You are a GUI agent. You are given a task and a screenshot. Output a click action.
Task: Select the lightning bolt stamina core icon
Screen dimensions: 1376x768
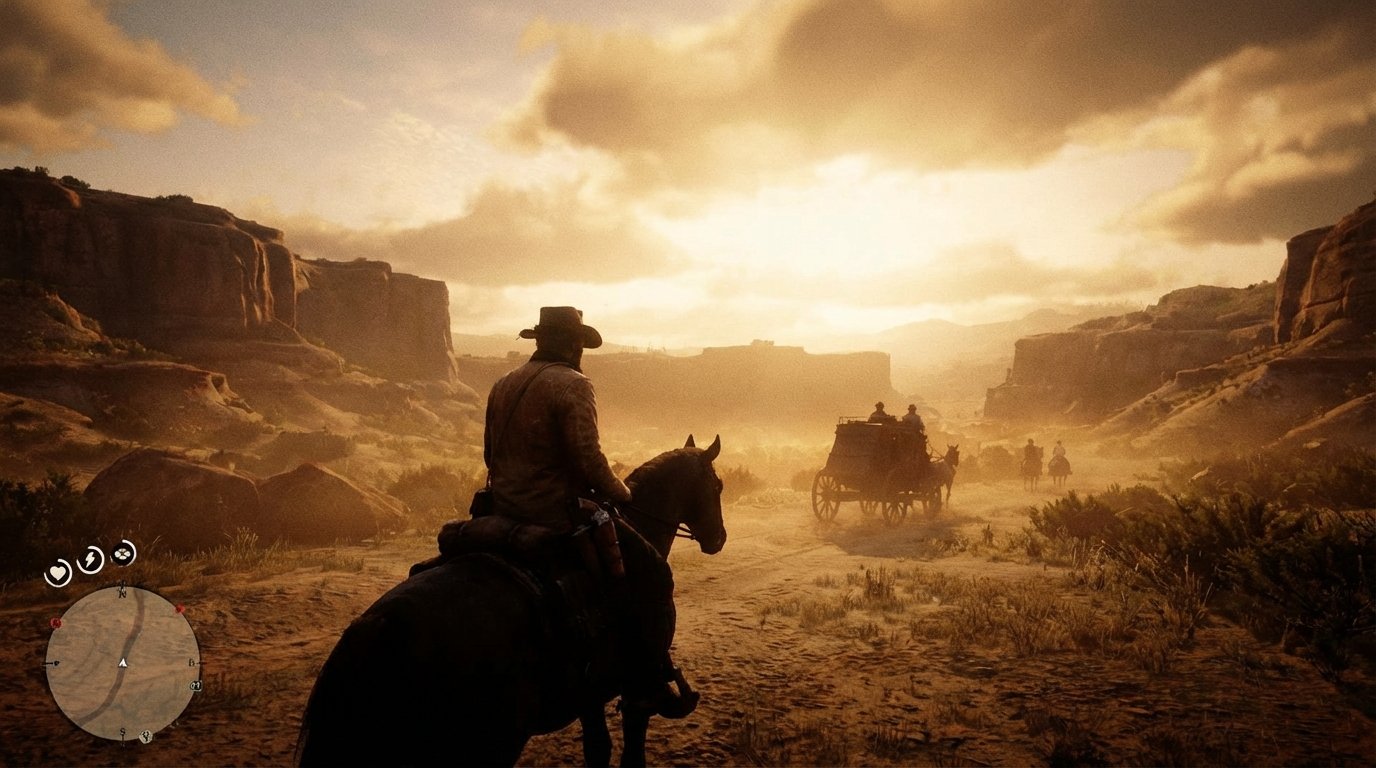[x=89, y=559]
